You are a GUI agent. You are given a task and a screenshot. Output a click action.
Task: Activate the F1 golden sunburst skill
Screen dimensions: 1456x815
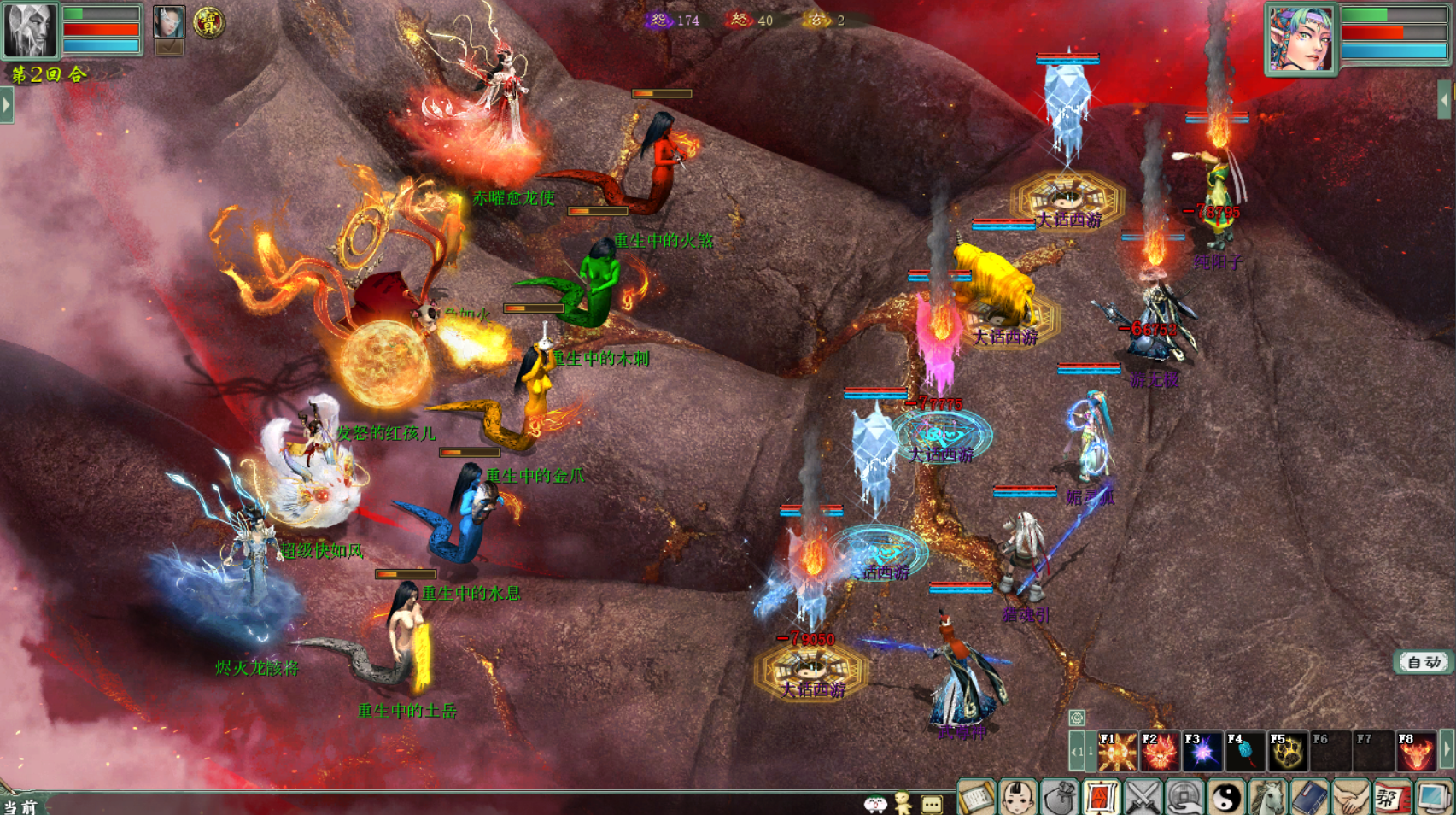pyautogui.click(x=1117, y=751)
